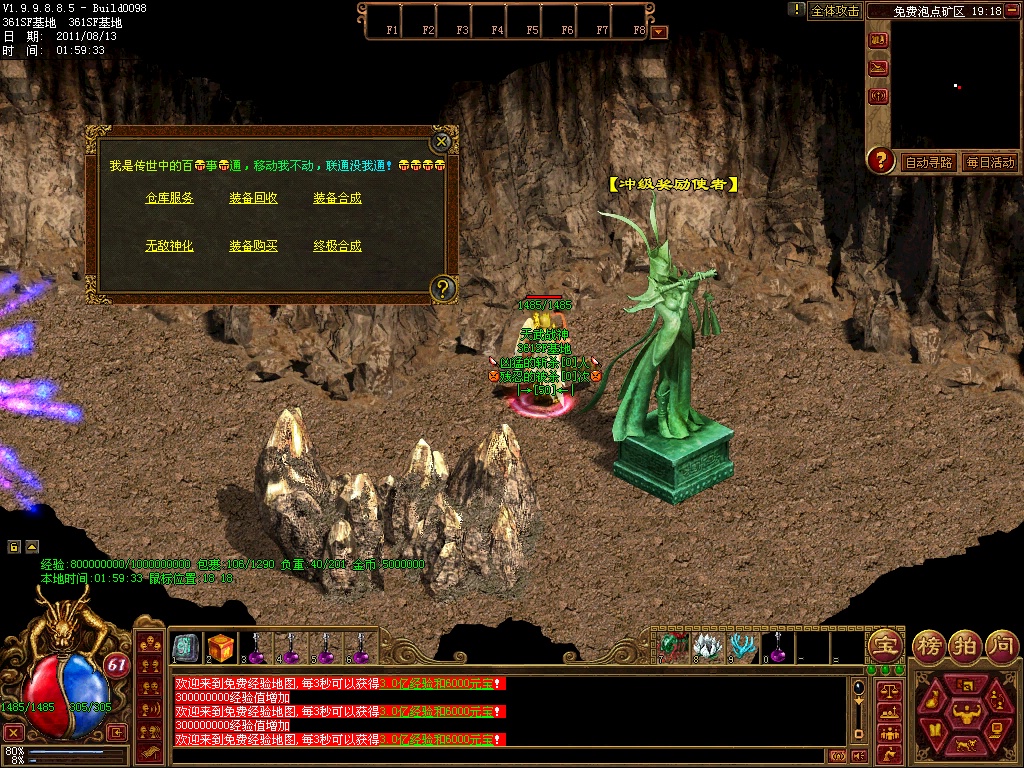1024x768 pixels.
Task: Select the 终极合成 ultimate synthesis option
Action: tap(337, 246)
